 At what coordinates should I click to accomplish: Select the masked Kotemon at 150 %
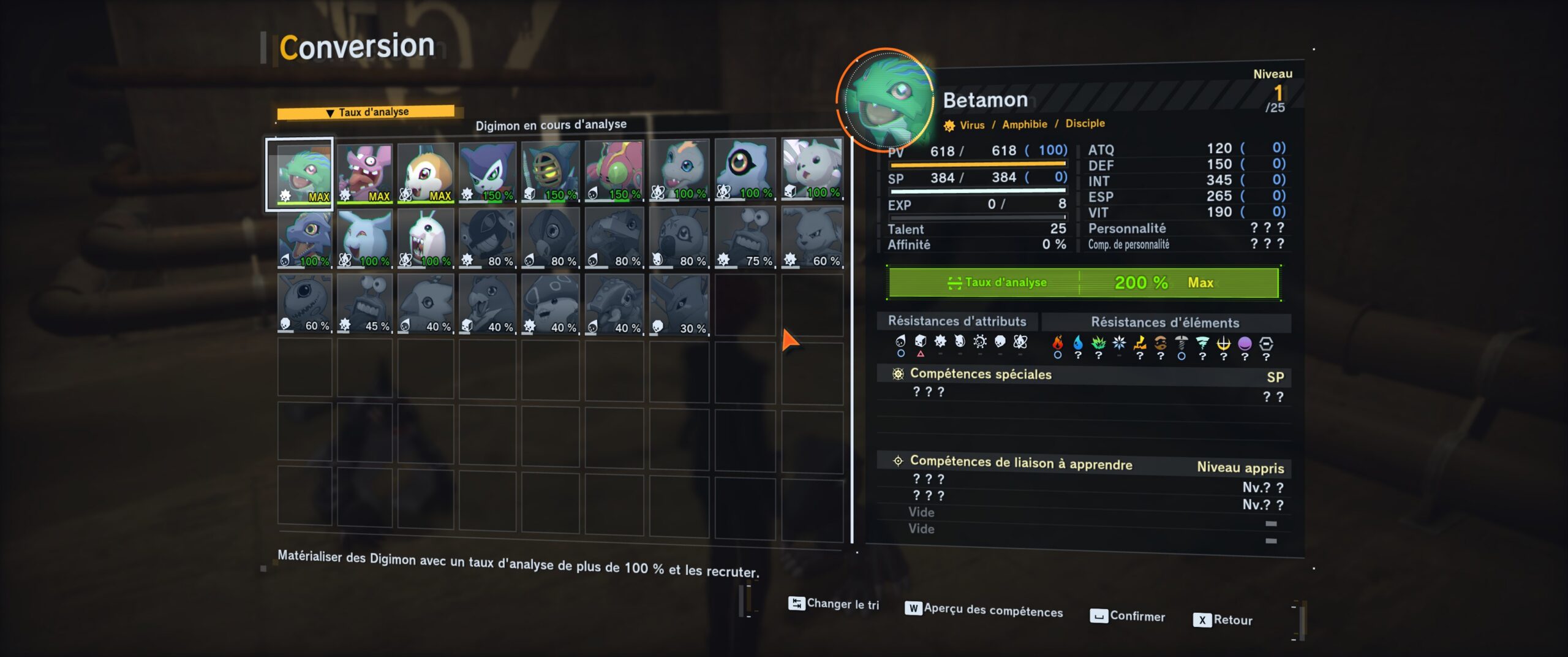(550, 172)
